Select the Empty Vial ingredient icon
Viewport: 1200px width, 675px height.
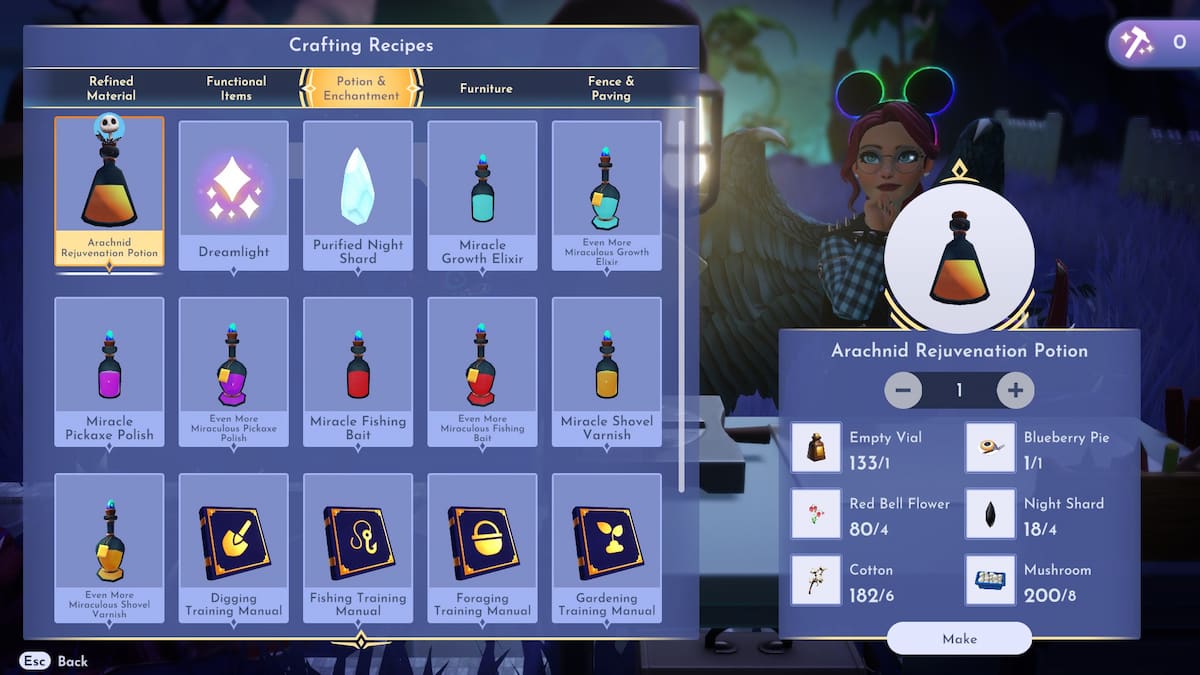[816, 447]
